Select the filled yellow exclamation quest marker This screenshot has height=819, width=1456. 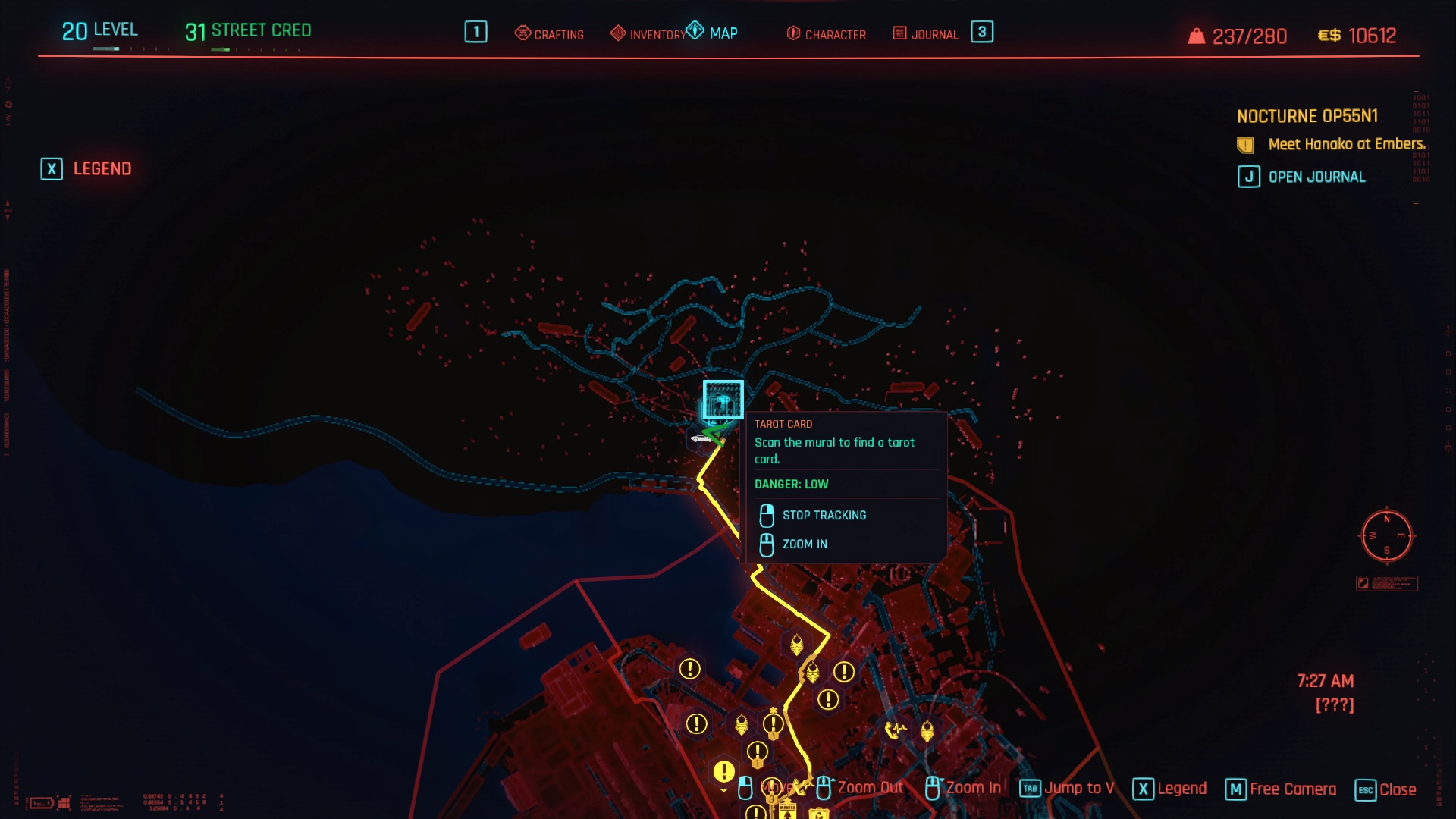point(723,771)
